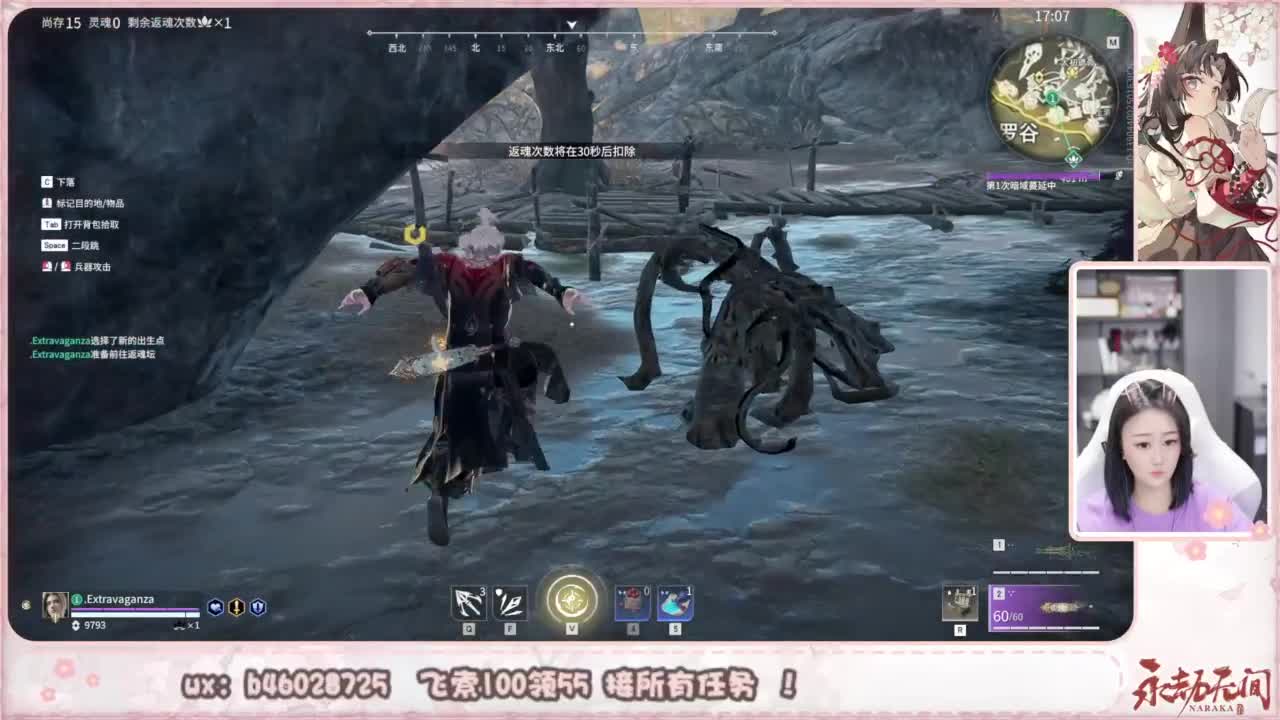Click the blue shield buff icon
Viewport: 1280px width, 720px height.
(258, 606)
